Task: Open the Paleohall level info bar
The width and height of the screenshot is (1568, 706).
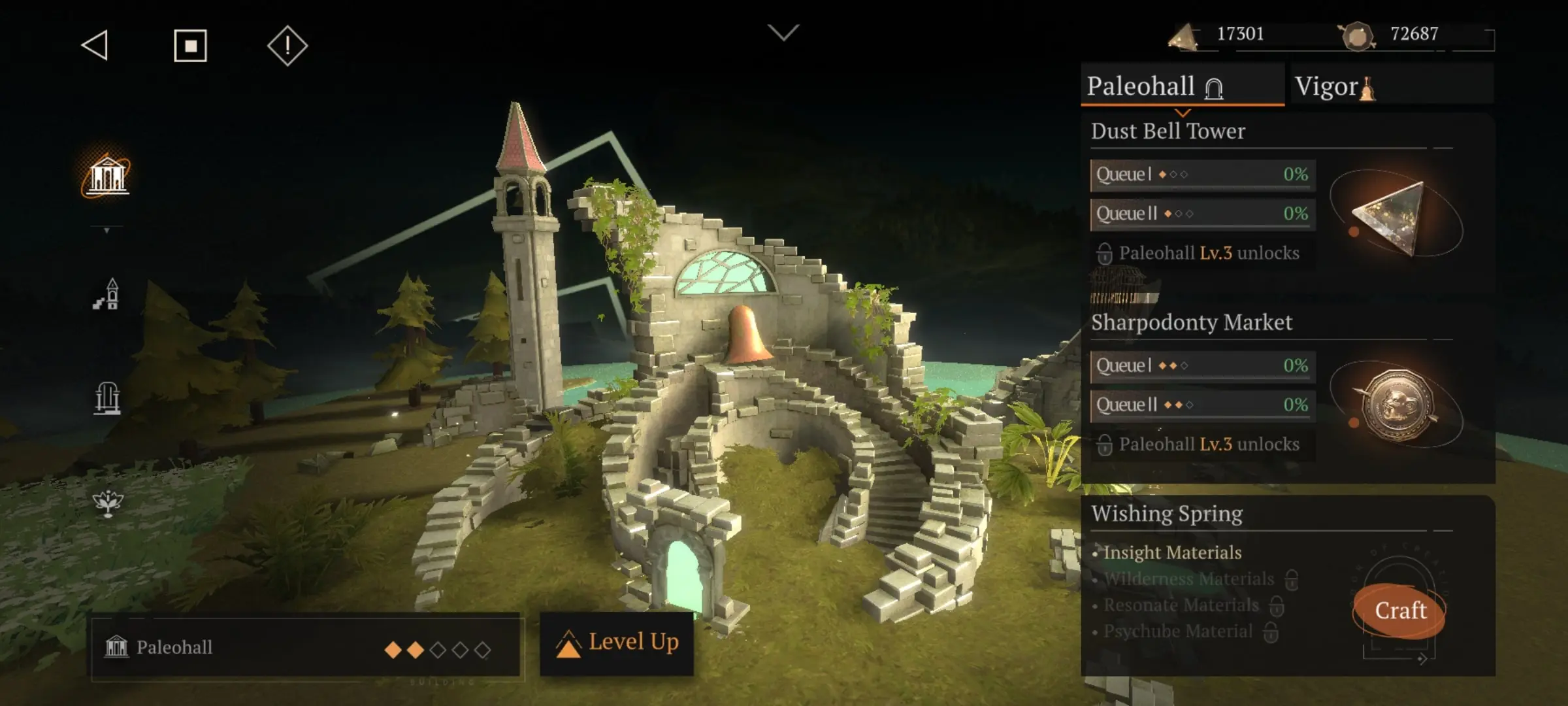Action: tap(306, 648)
